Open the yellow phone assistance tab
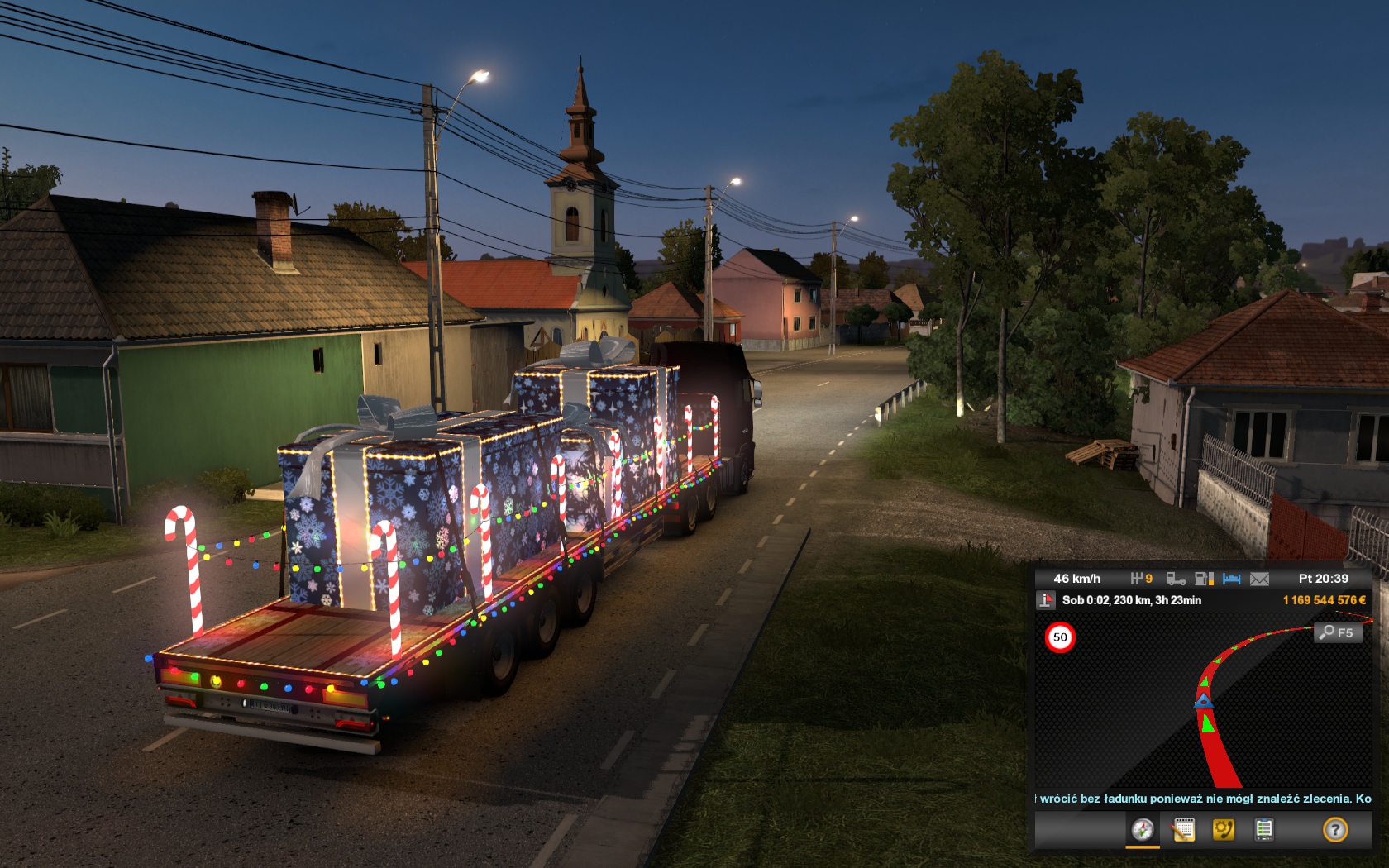The image size is (1389, 868). (1223, 829)
